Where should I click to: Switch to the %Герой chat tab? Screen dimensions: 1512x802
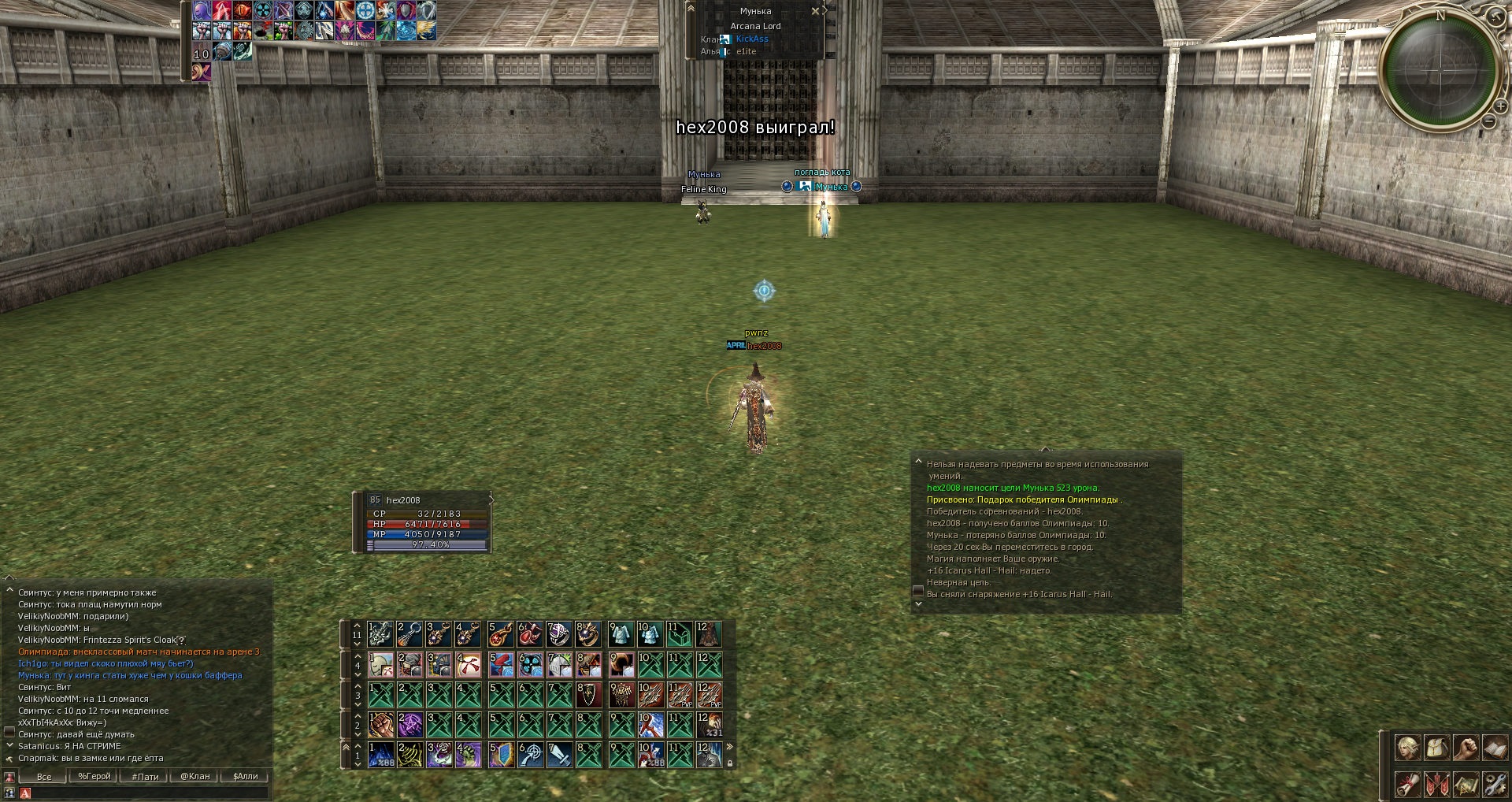click(94, 776)
